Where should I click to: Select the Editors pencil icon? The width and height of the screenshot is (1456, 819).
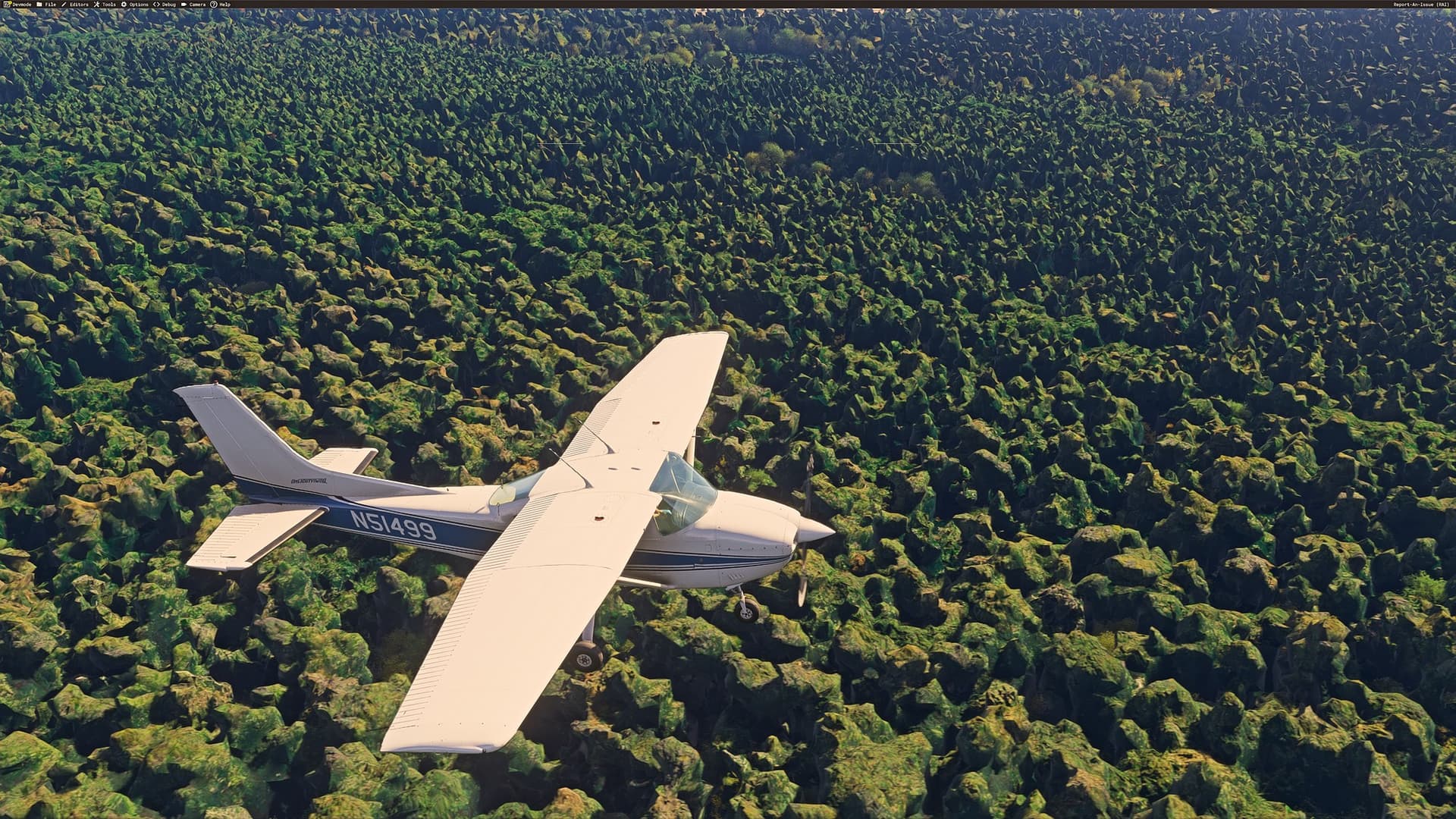(64, 4)
